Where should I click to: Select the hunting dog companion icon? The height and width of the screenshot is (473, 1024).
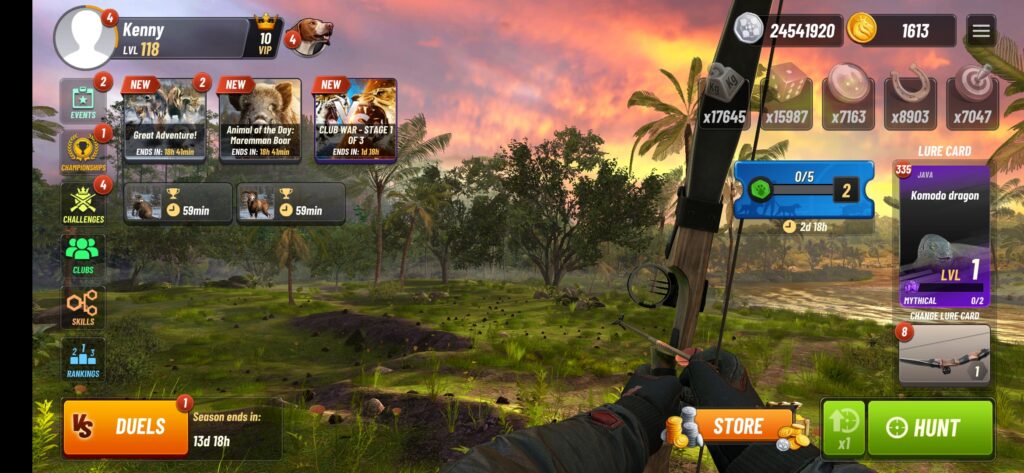pyautogui.click(x=311, y=38)
